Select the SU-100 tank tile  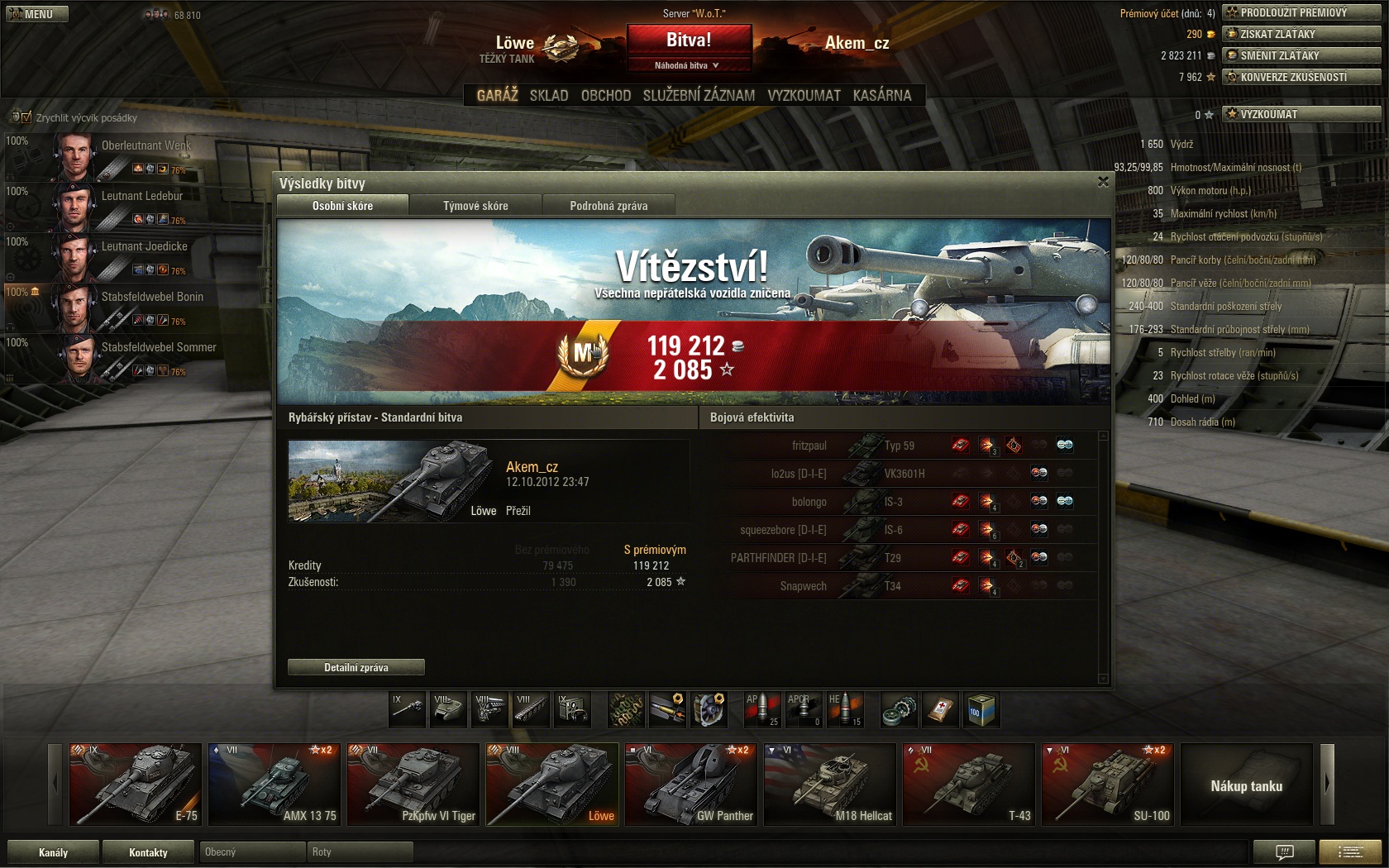(1107, 784)
